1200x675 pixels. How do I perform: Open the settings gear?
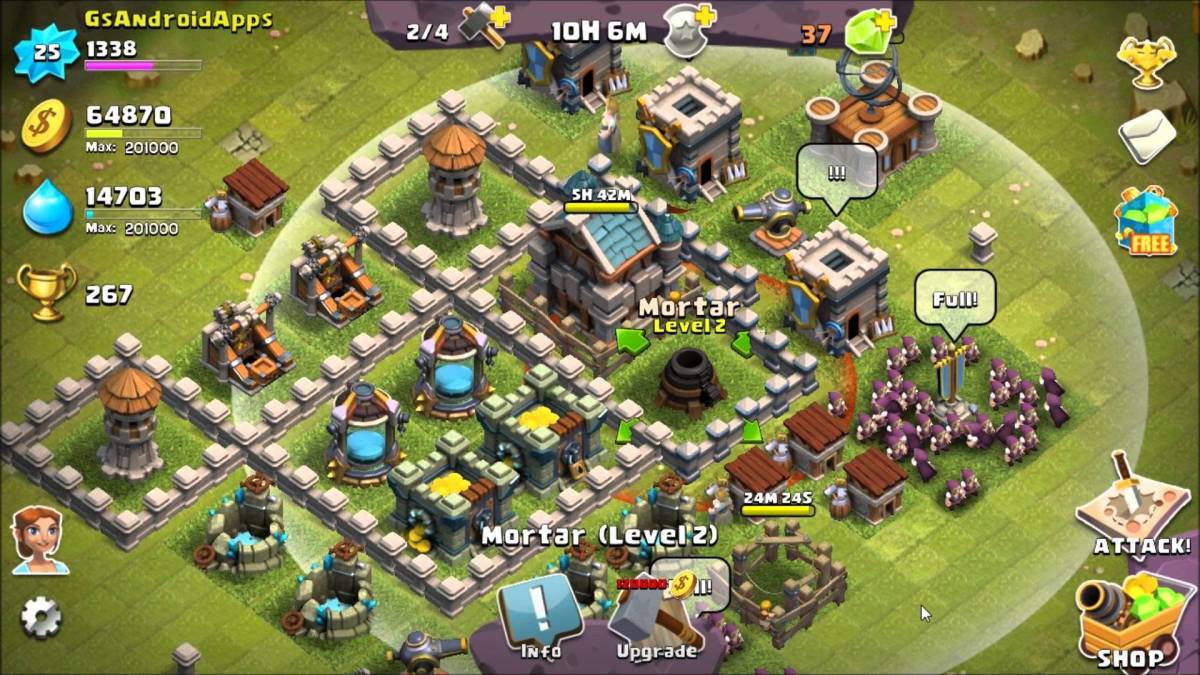click(x=41, y=617)
